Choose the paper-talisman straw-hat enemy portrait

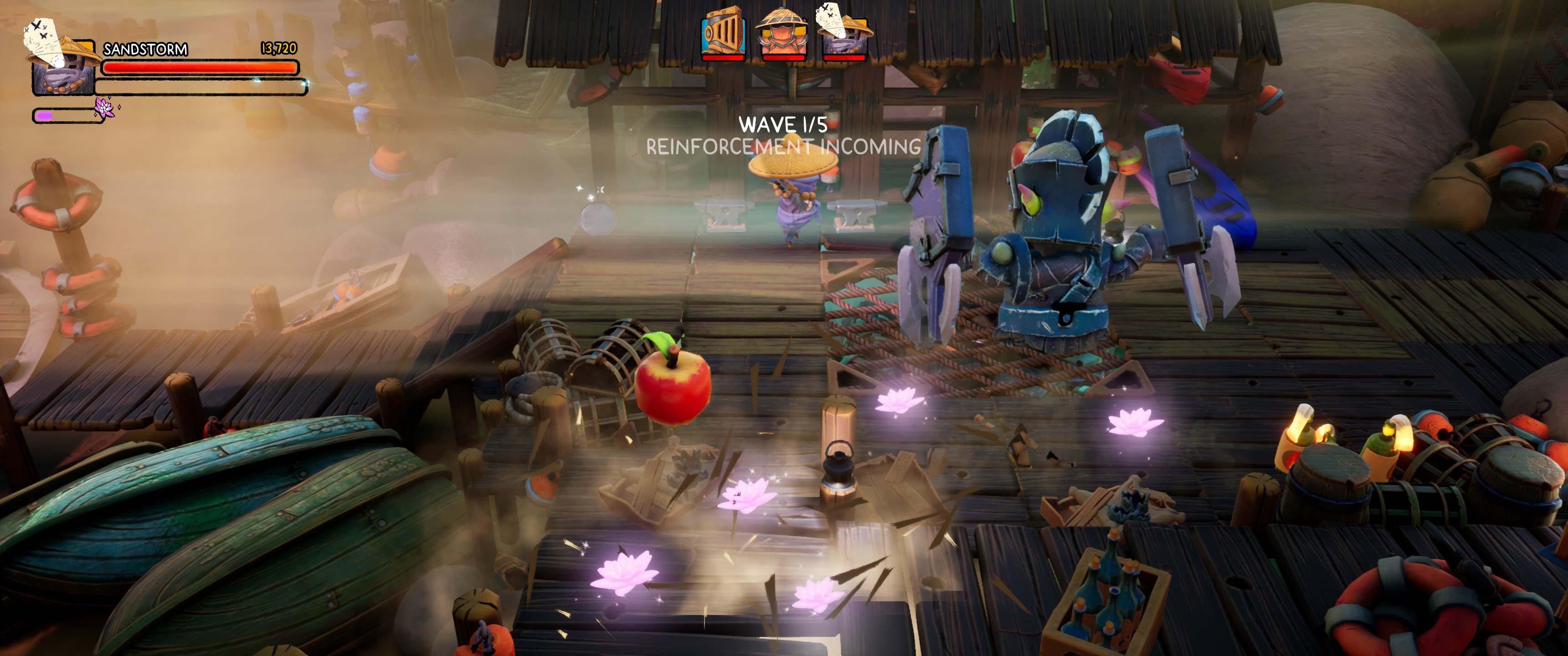(843, 32)
